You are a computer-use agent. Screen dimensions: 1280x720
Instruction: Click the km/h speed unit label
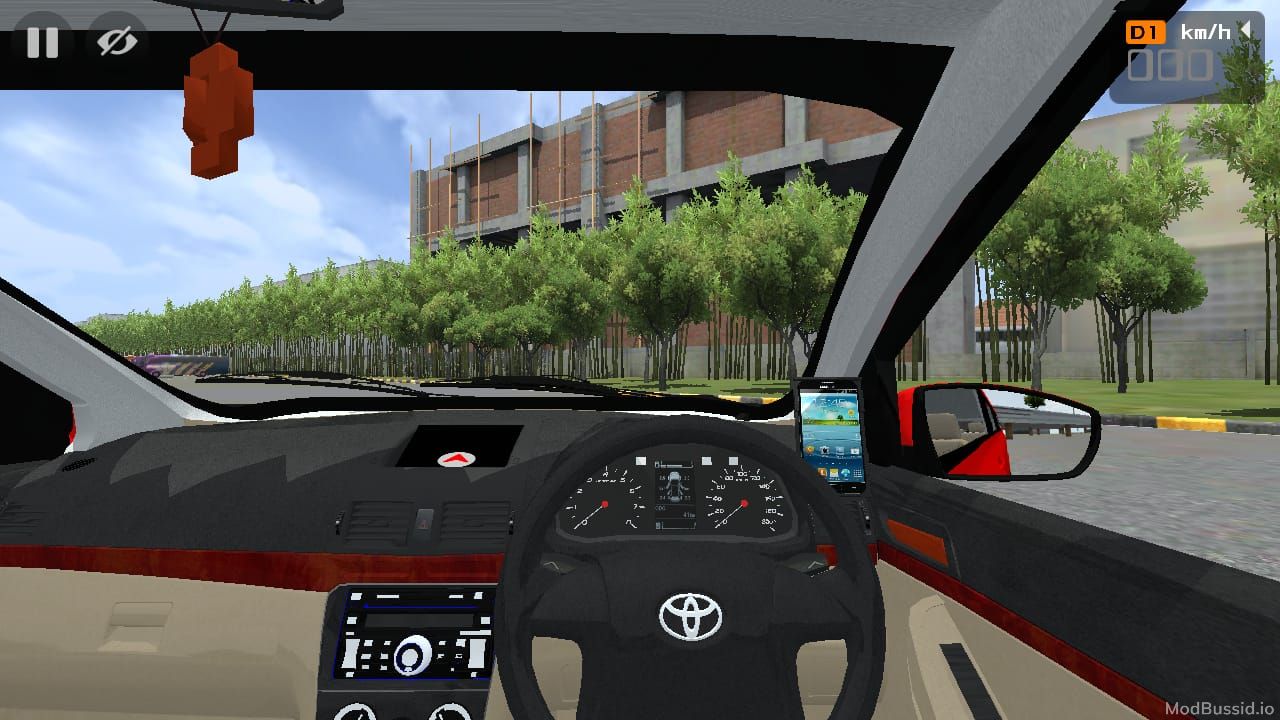pyautogui.click(x=1205, y=30)
